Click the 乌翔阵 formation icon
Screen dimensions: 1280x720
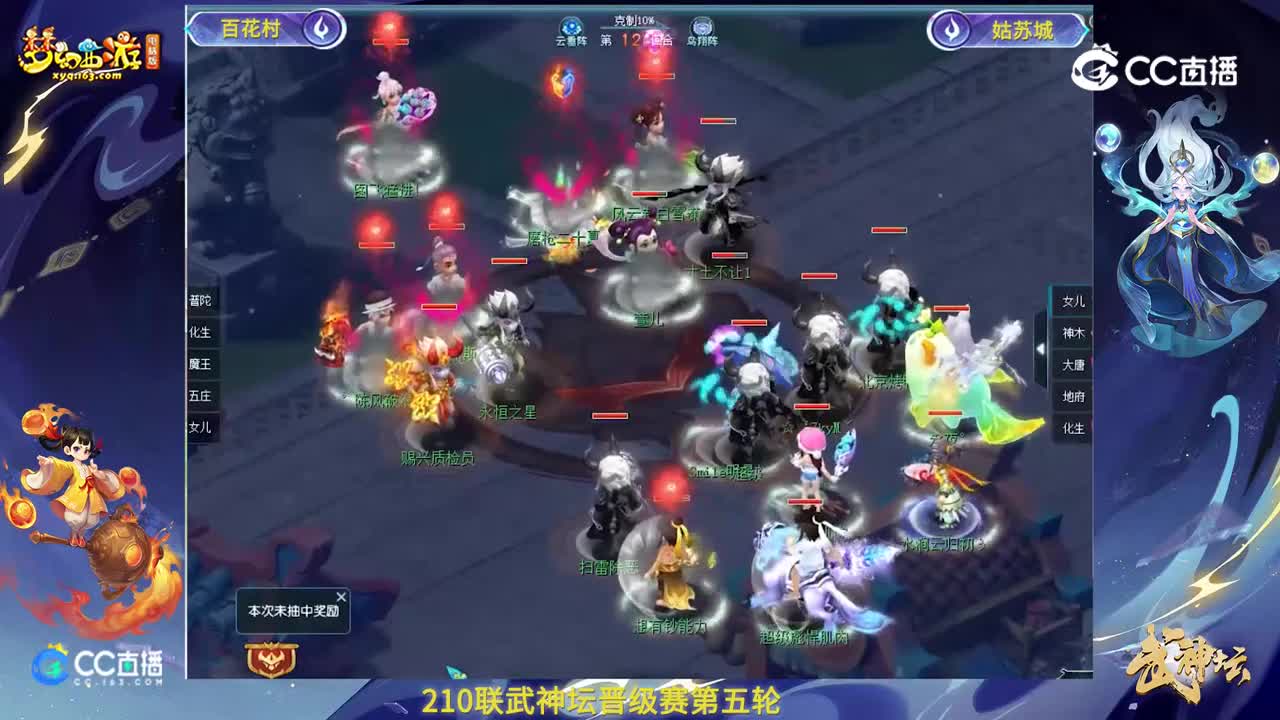point(701,26)
